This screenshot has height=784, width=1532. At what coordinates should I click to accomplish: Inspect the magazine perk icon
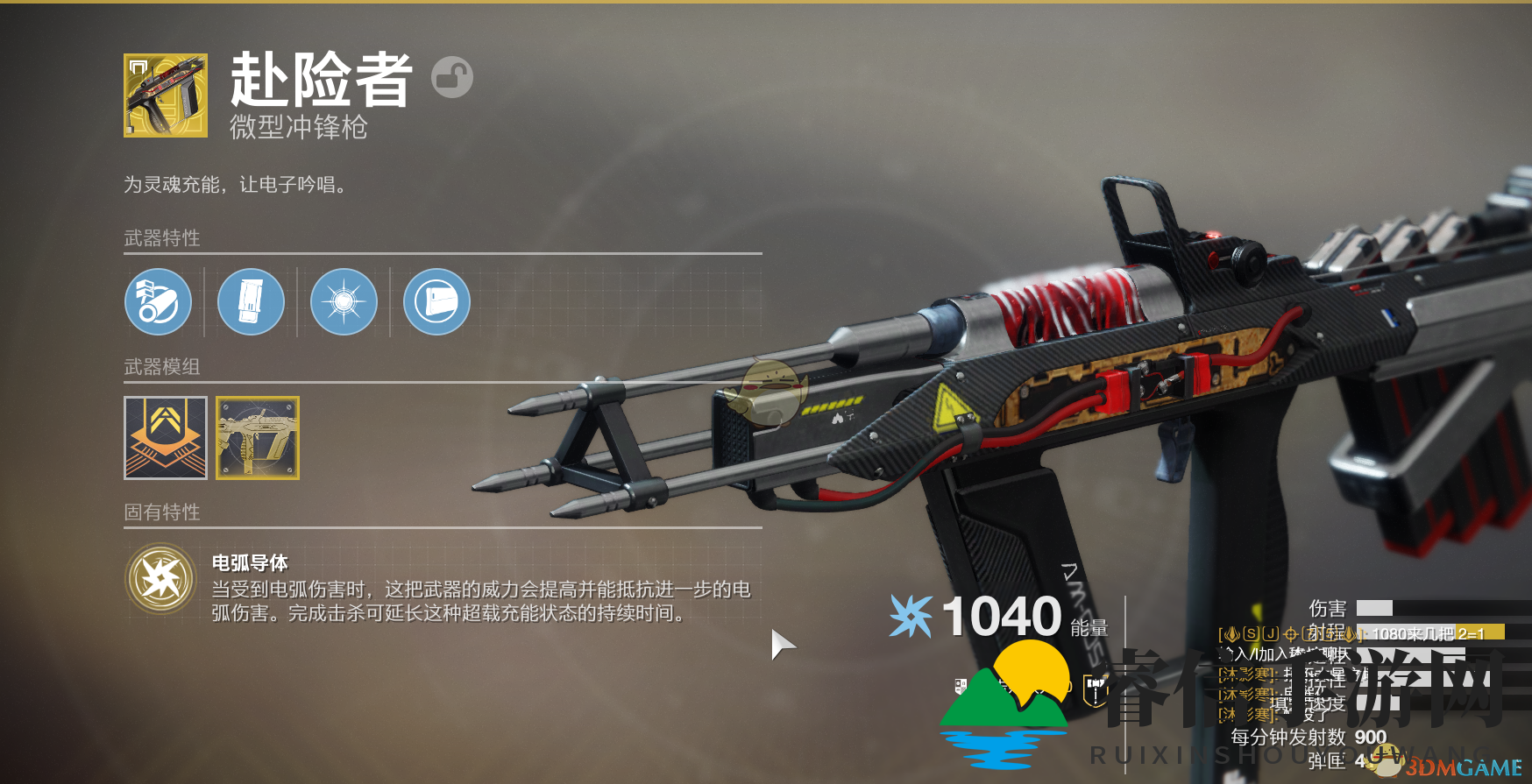coord(251,302)
